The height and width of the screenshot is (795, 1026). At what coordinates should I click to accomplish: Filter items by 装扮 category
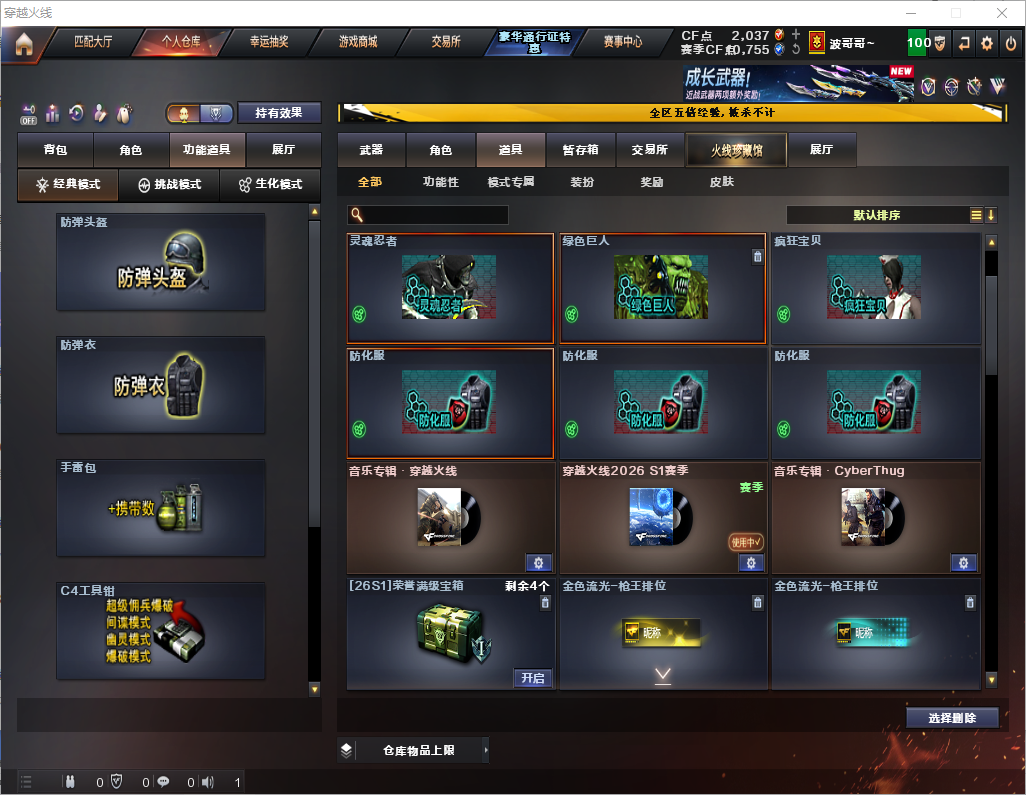click(x=582, y=183)
